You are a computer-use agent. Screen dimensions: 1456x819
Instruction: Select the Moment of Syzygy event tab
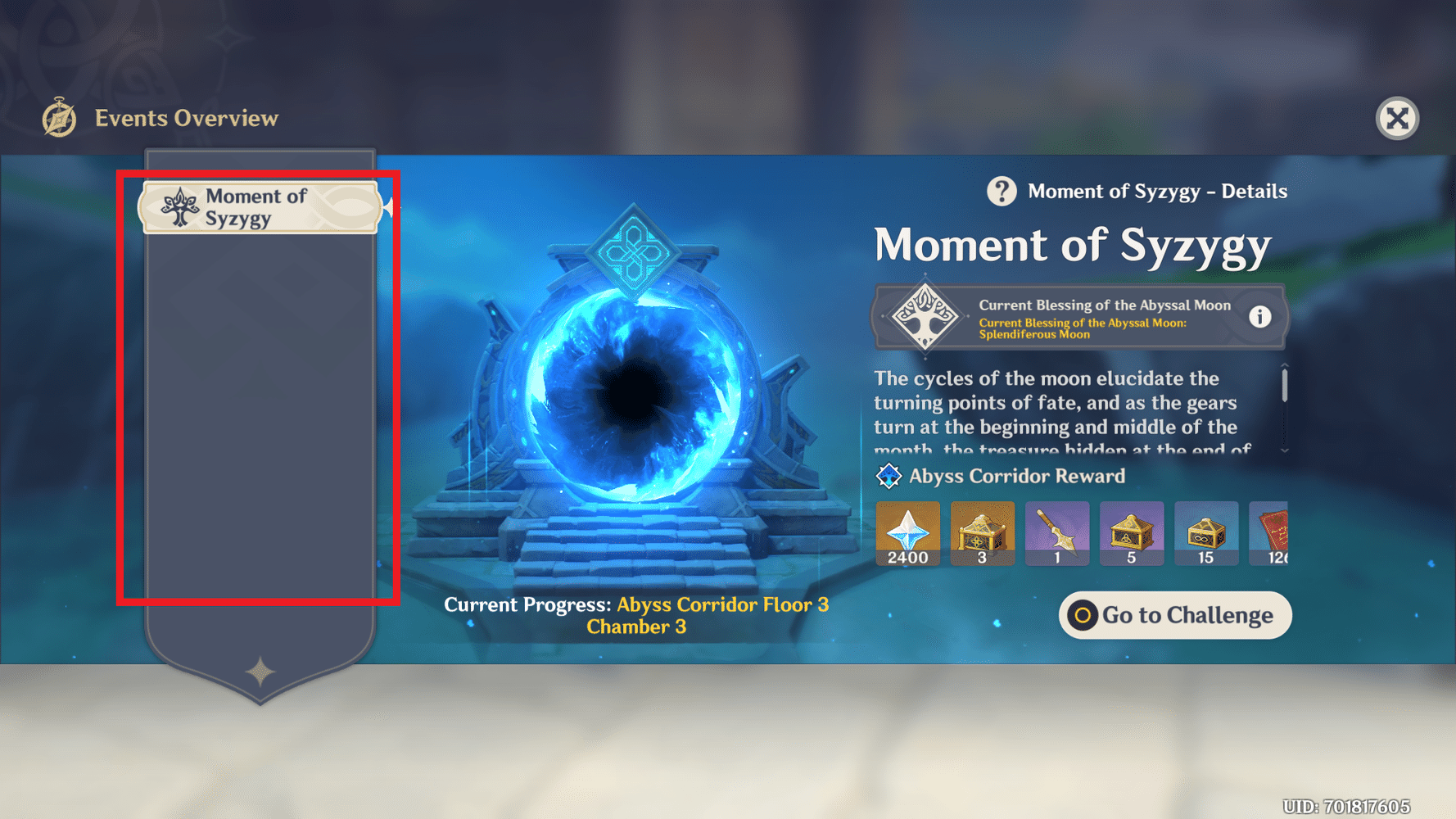coord(260,206)
